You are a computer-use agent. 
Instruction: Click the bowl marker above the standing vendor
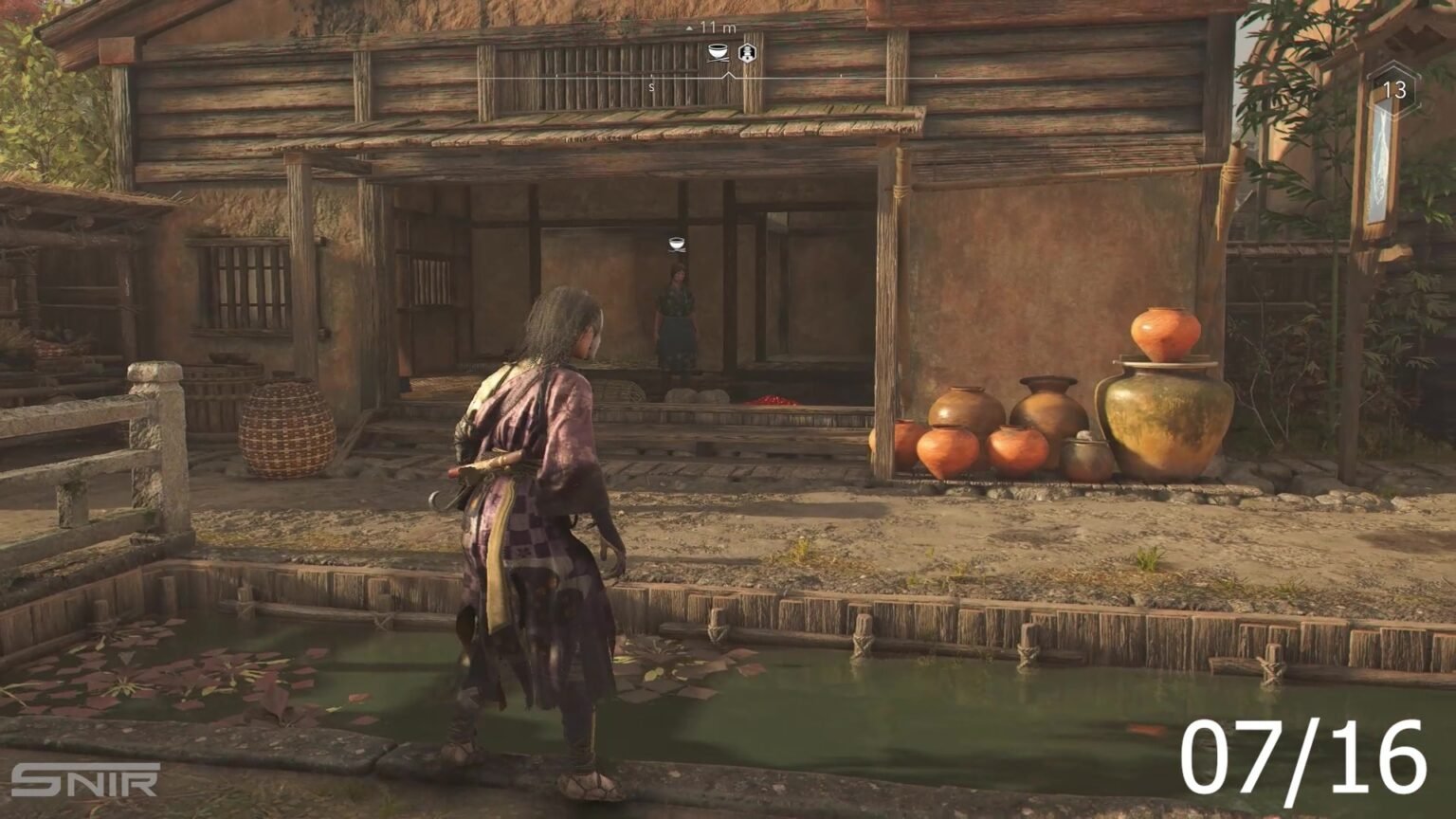[x=675, y=245]
